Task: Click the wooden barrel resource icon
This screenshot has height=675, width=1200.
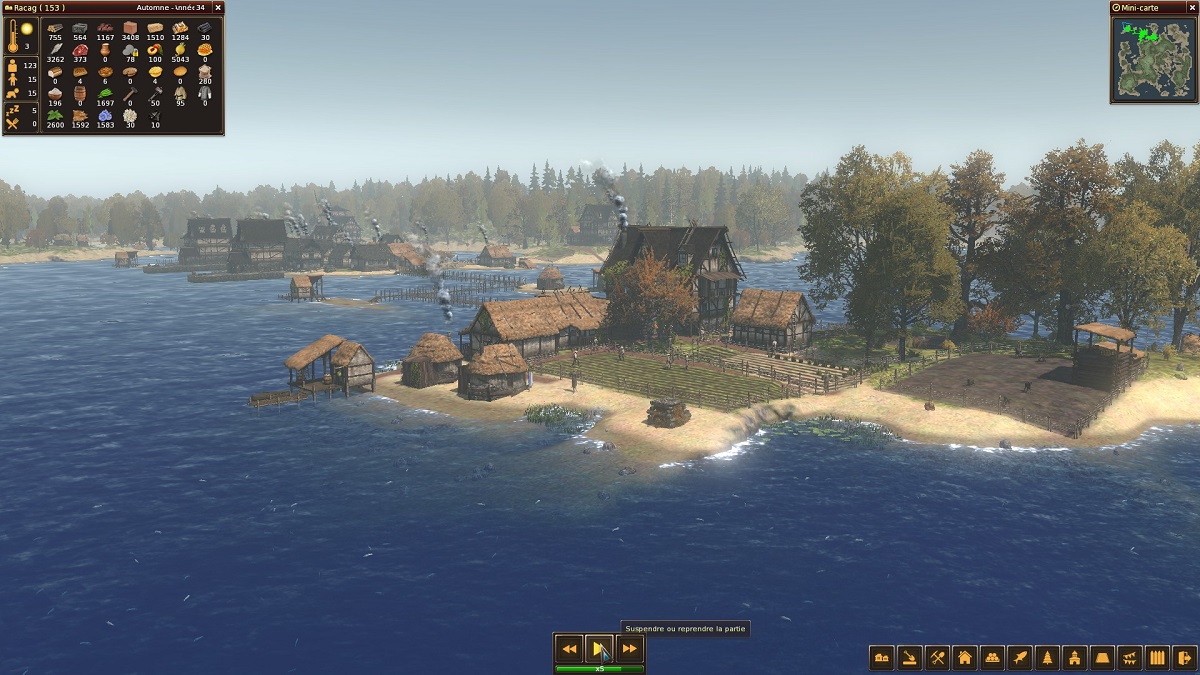Action: pyautogui.click(x=80, y=92)
